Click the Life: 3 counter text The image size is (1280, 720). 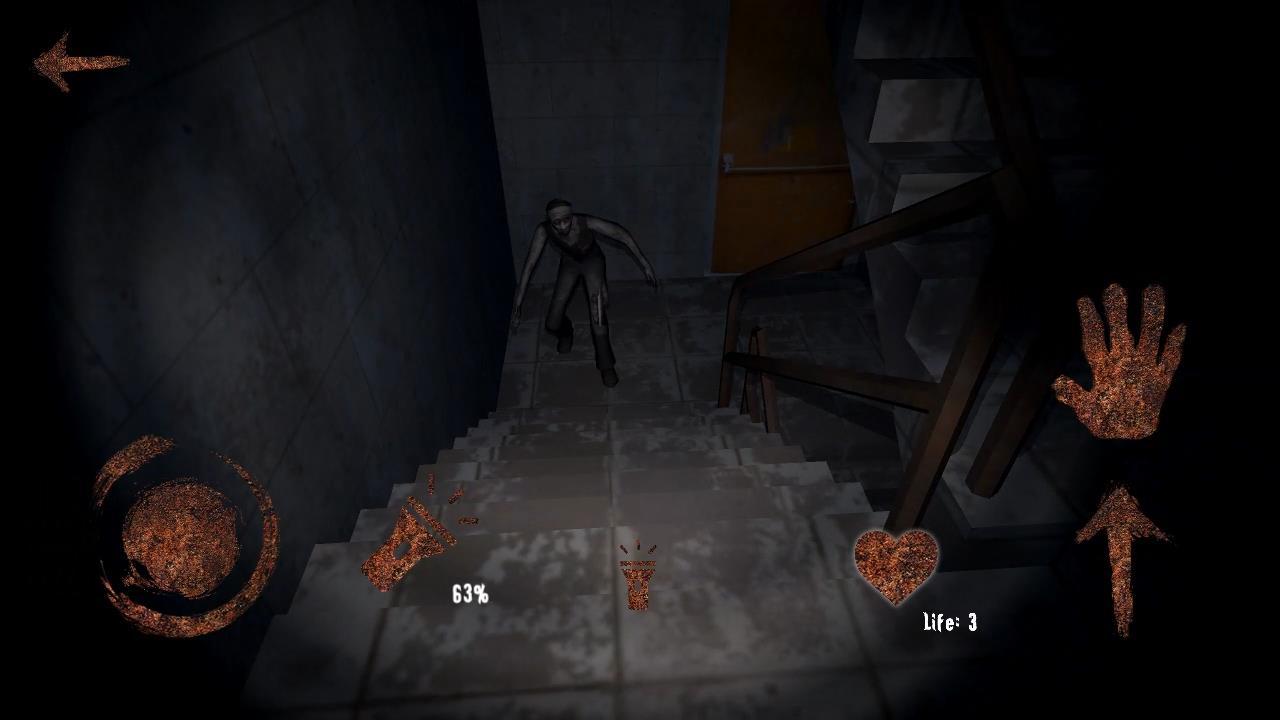[x=948, y=622]
